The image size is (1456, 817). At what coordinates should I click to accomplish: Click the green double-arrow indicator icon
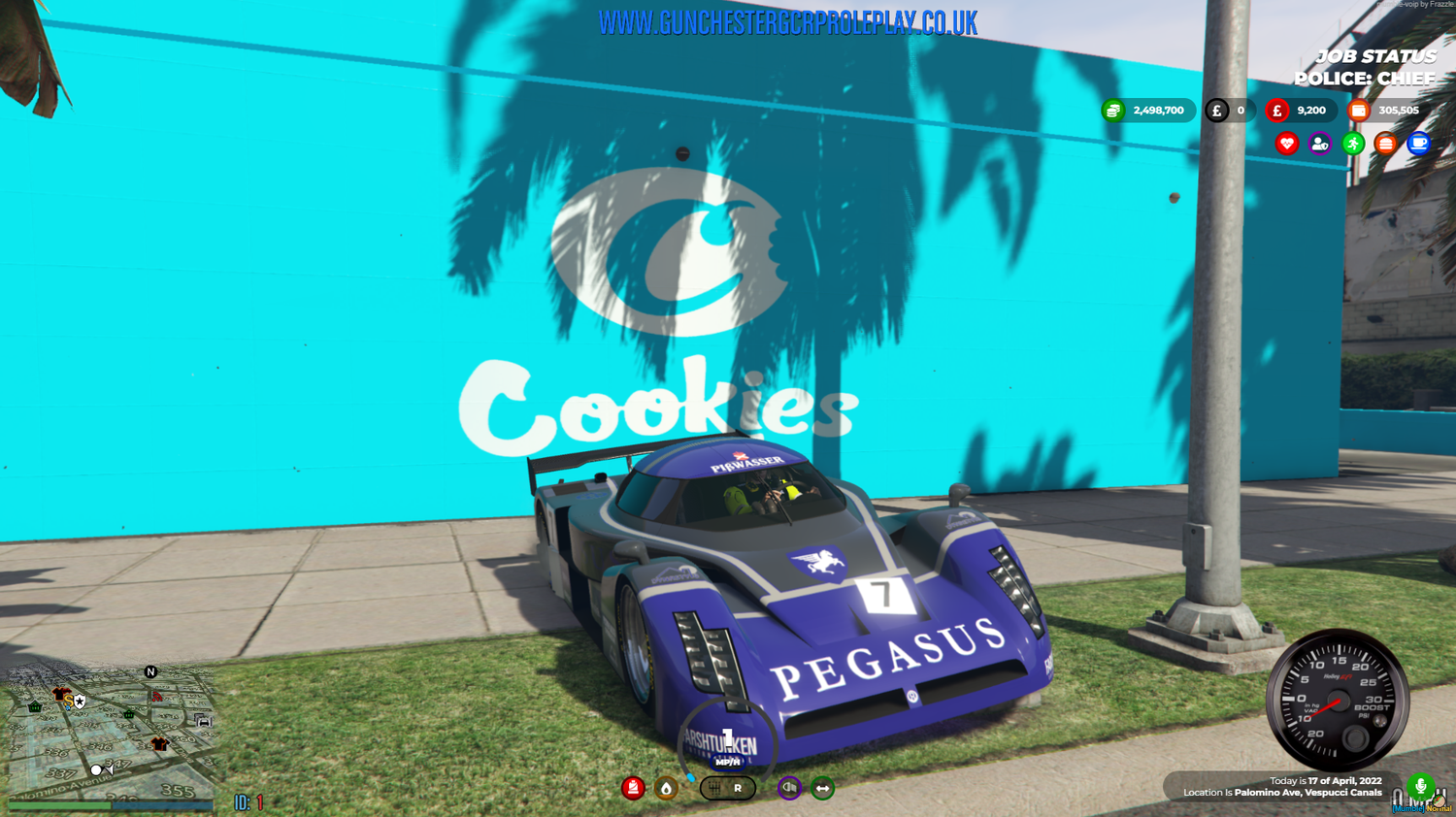[823, 788]
